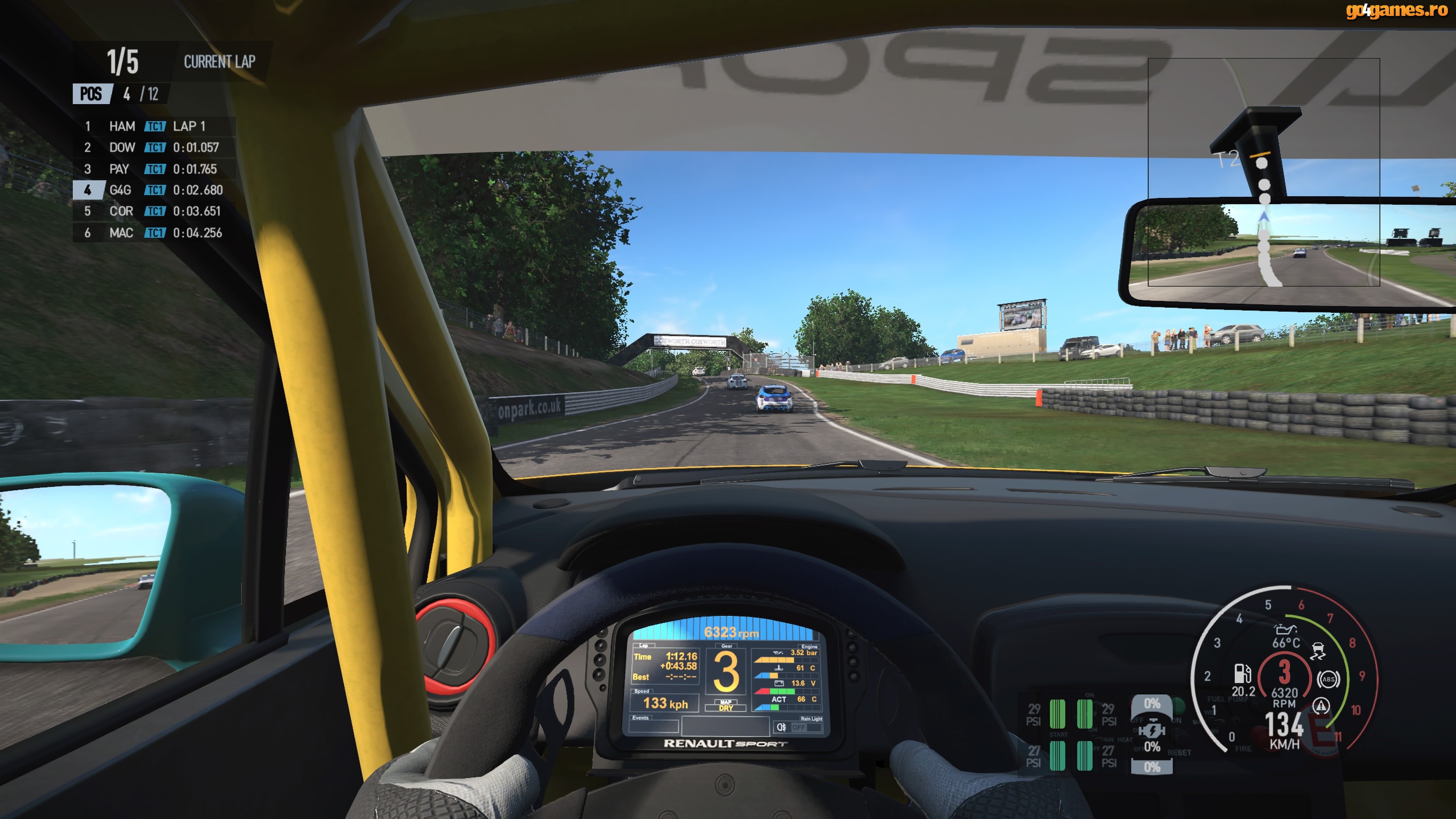Click the ABS indicator icon
1456x819 pixels.
pyautogui.click(x=1328, y=679)
